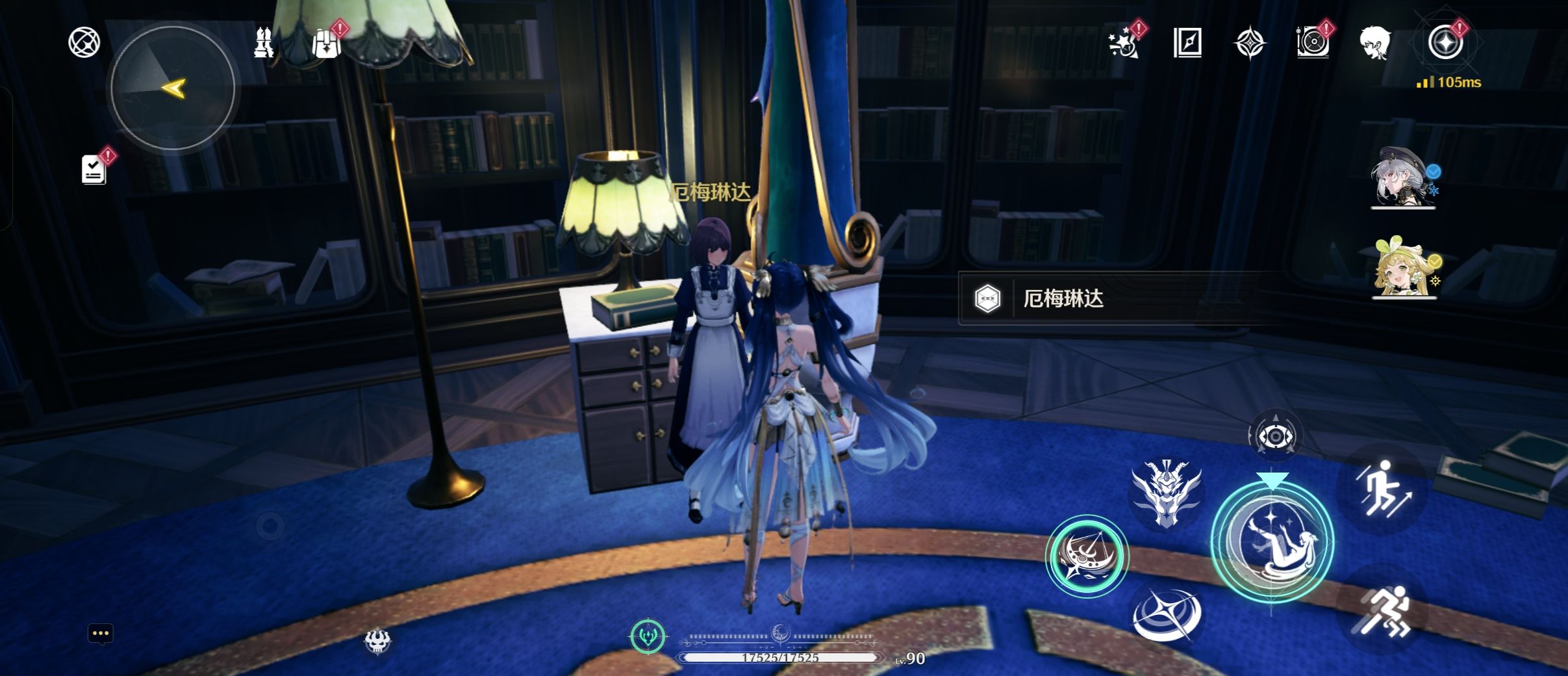Activate the dragon head echo skill
The width and height of the screenshot is (1568, 676).
click(x=1167, y=493)
